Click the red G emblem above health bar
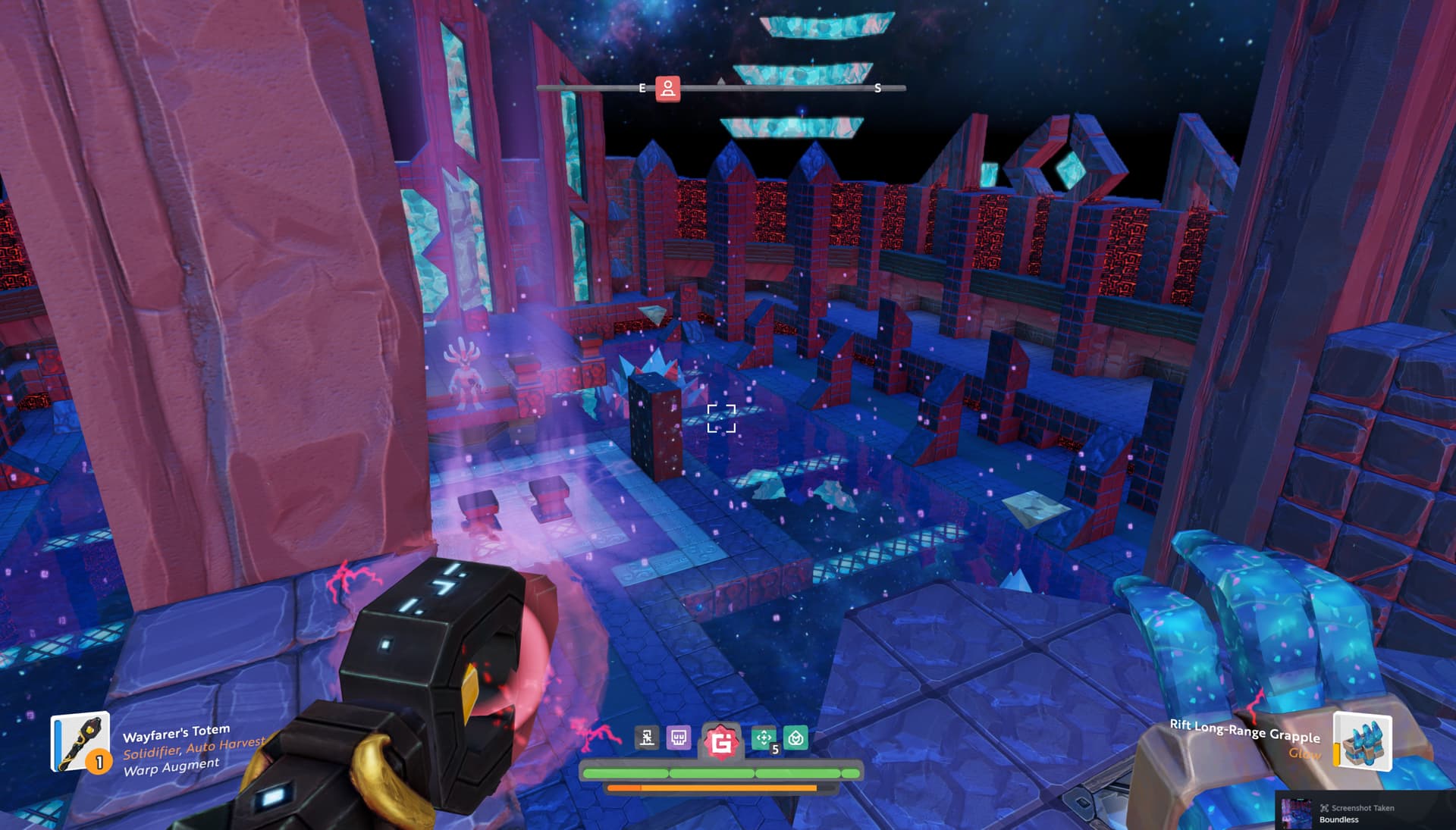The height and width of the screenshot is (830, 1456). point(720,741)
